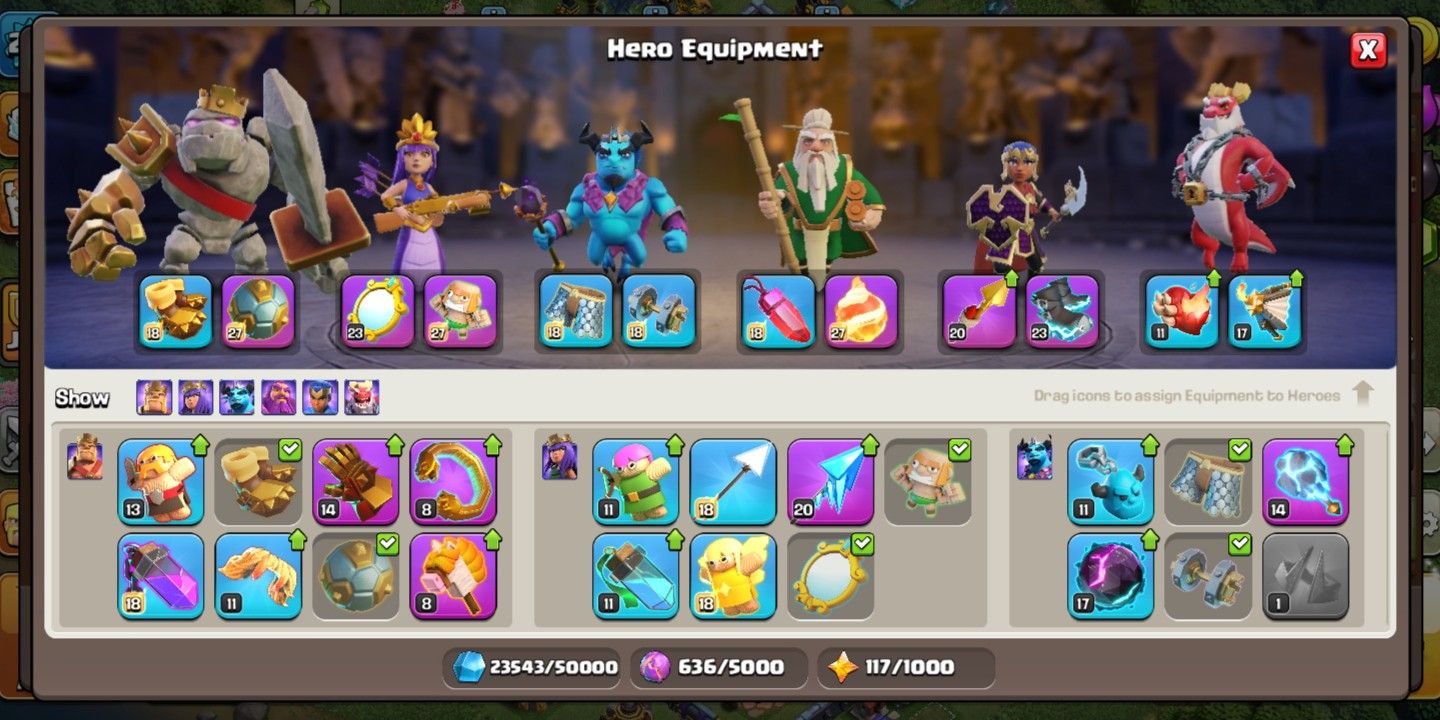This screenshot has width=1440, height=720.
Task: Open the Magic Mirror equipped on Archer Queen
Action: (x=375, y=310)
